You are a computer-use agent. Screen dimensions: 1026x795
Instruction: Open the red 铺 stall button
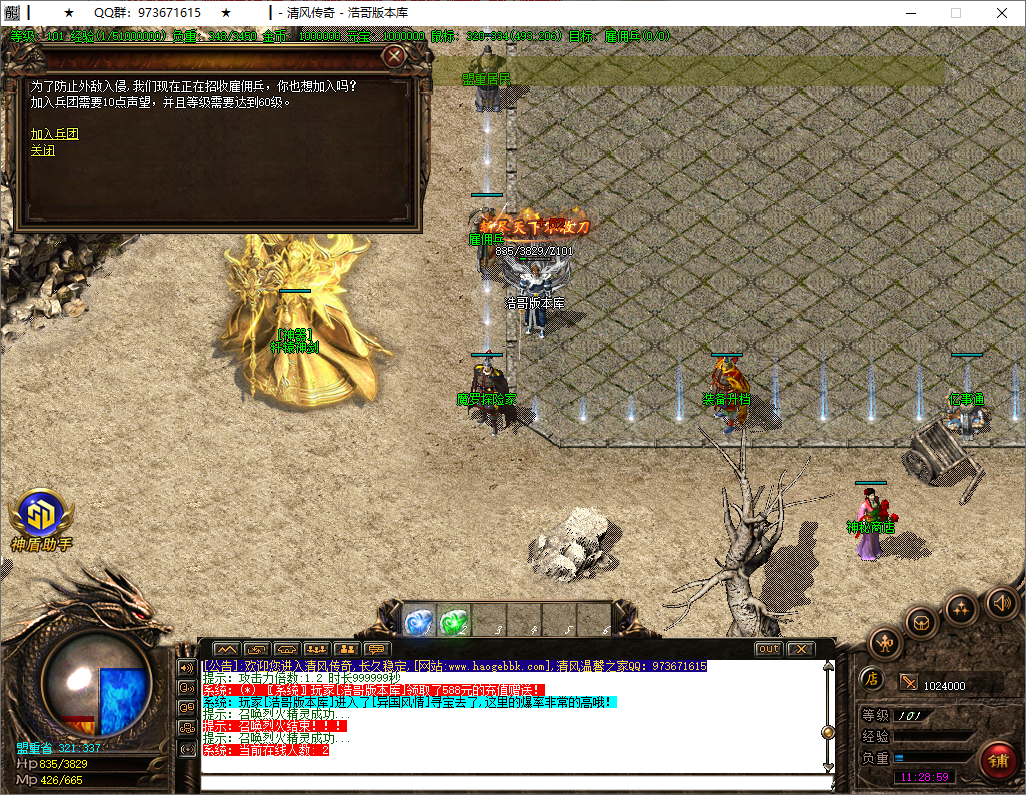pos(997,759)
